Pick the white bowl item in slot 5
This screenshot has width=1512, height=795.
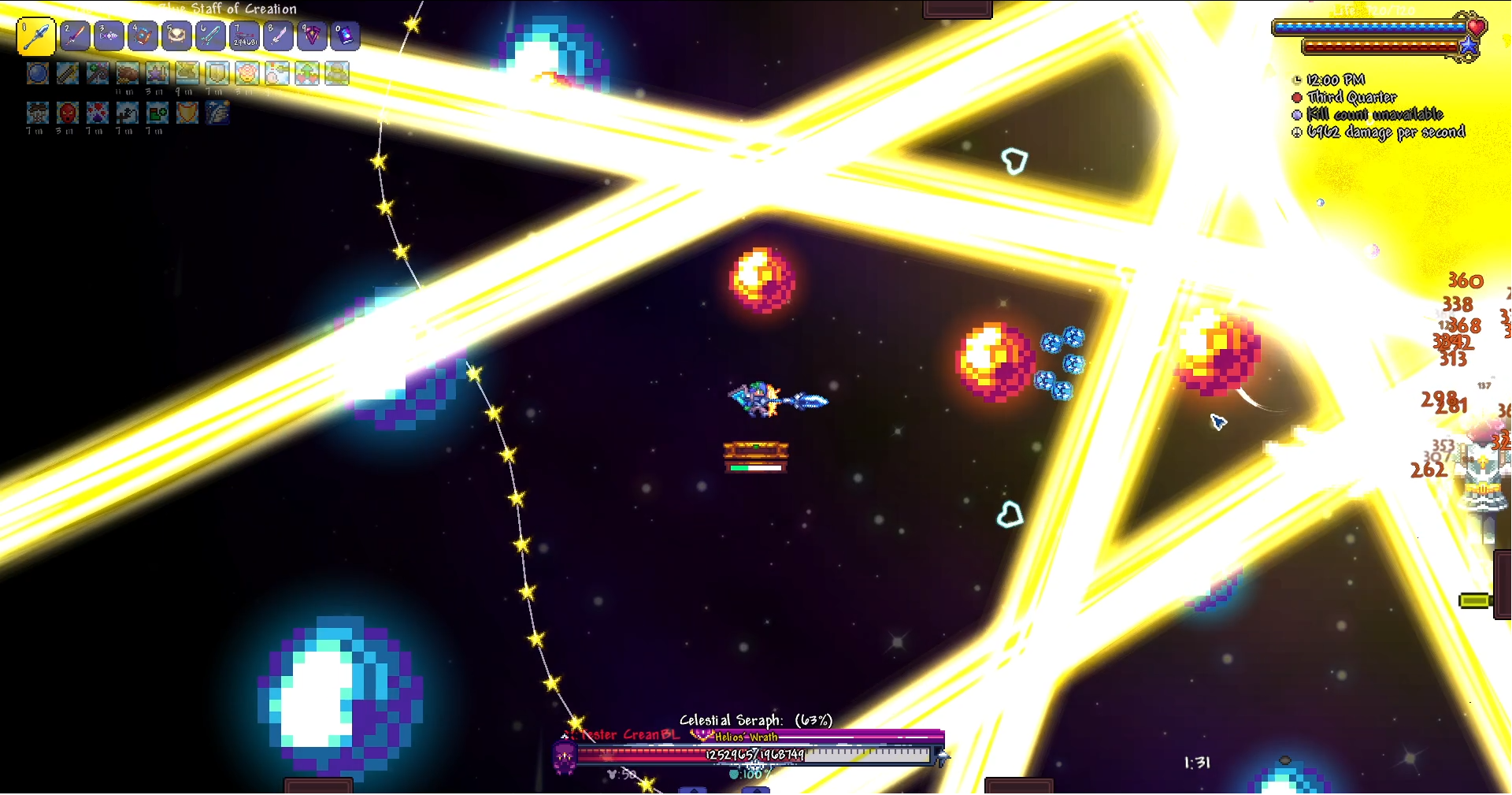pos(176,35)
